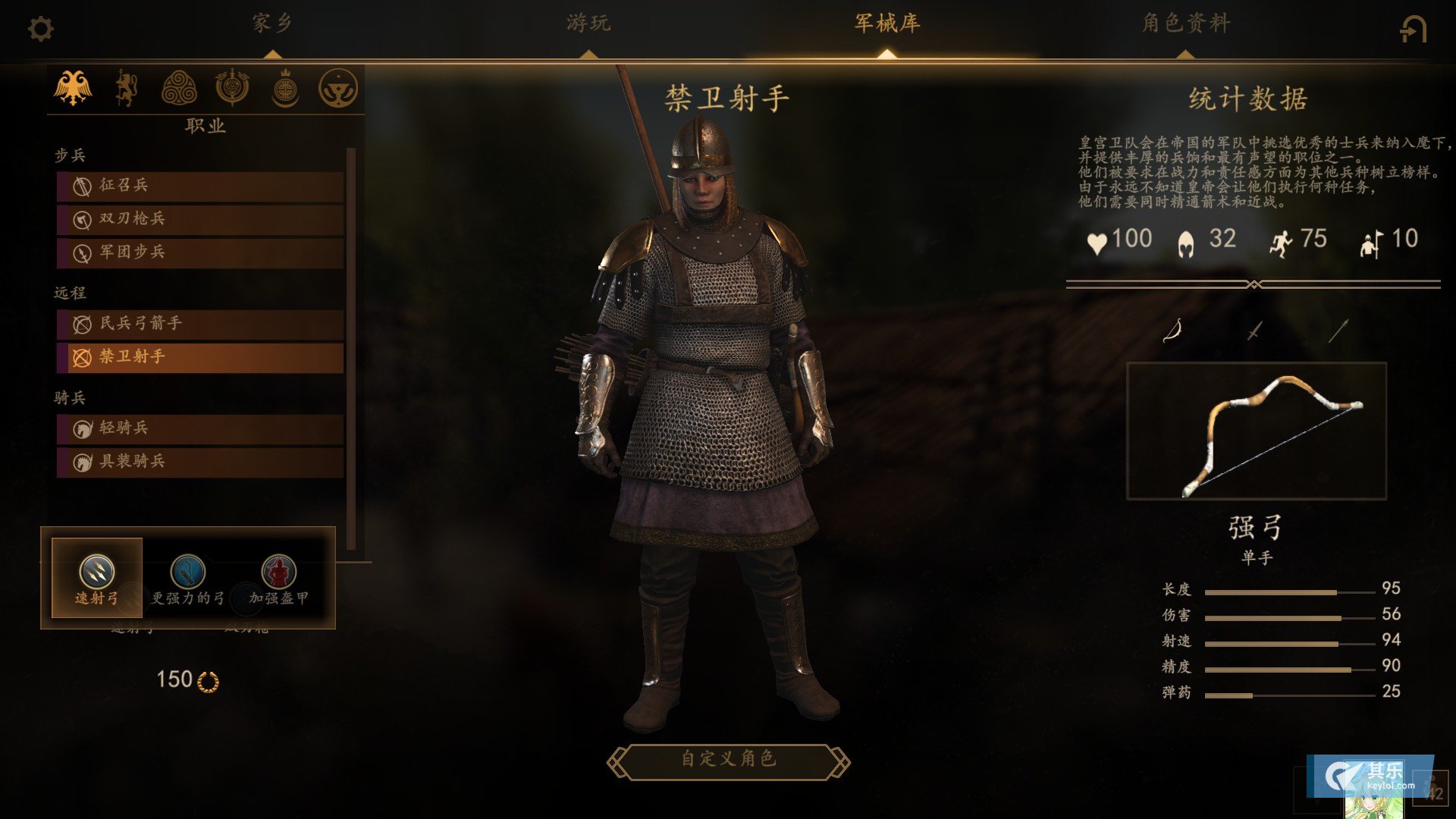
Task: Pick the 速射弓 perk
Action: [x=97, y=579]
